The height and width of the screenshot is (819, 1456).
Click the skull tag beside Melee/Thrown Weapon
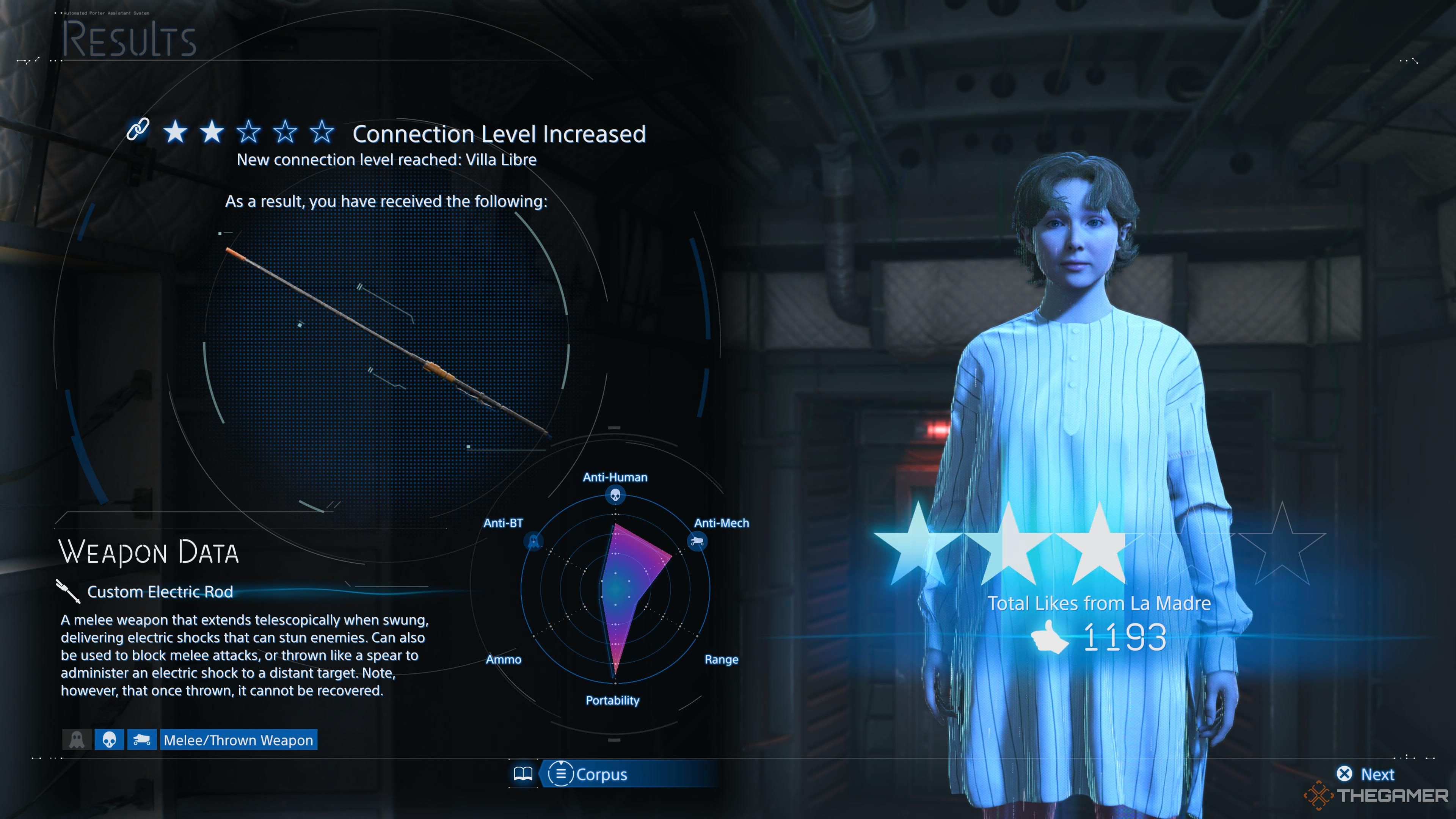click(109, 740)
